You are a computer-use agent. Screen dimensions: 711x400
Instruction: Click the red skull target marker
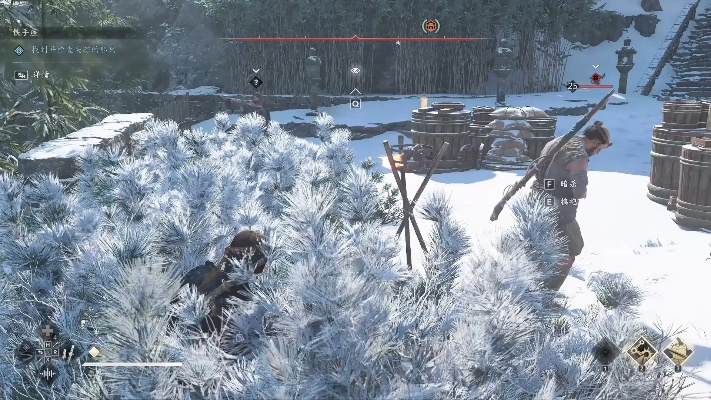click(596, 77)
